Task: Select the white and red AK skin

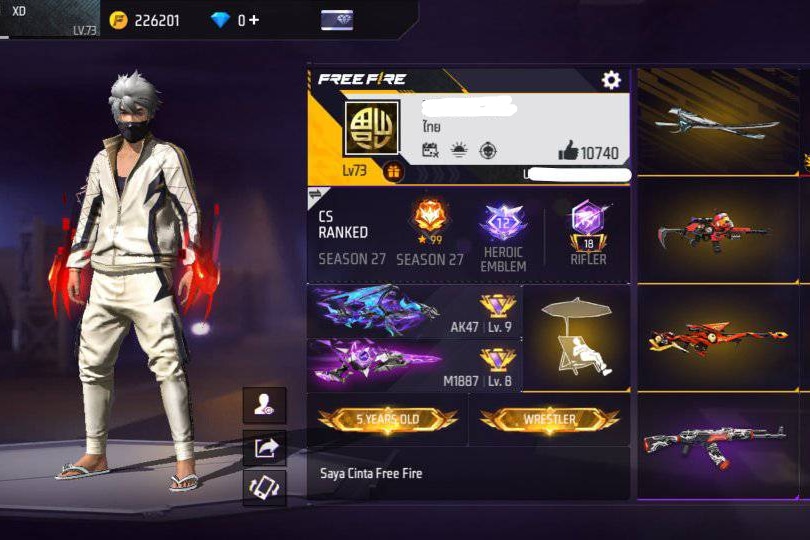Action: click(716, 445)
